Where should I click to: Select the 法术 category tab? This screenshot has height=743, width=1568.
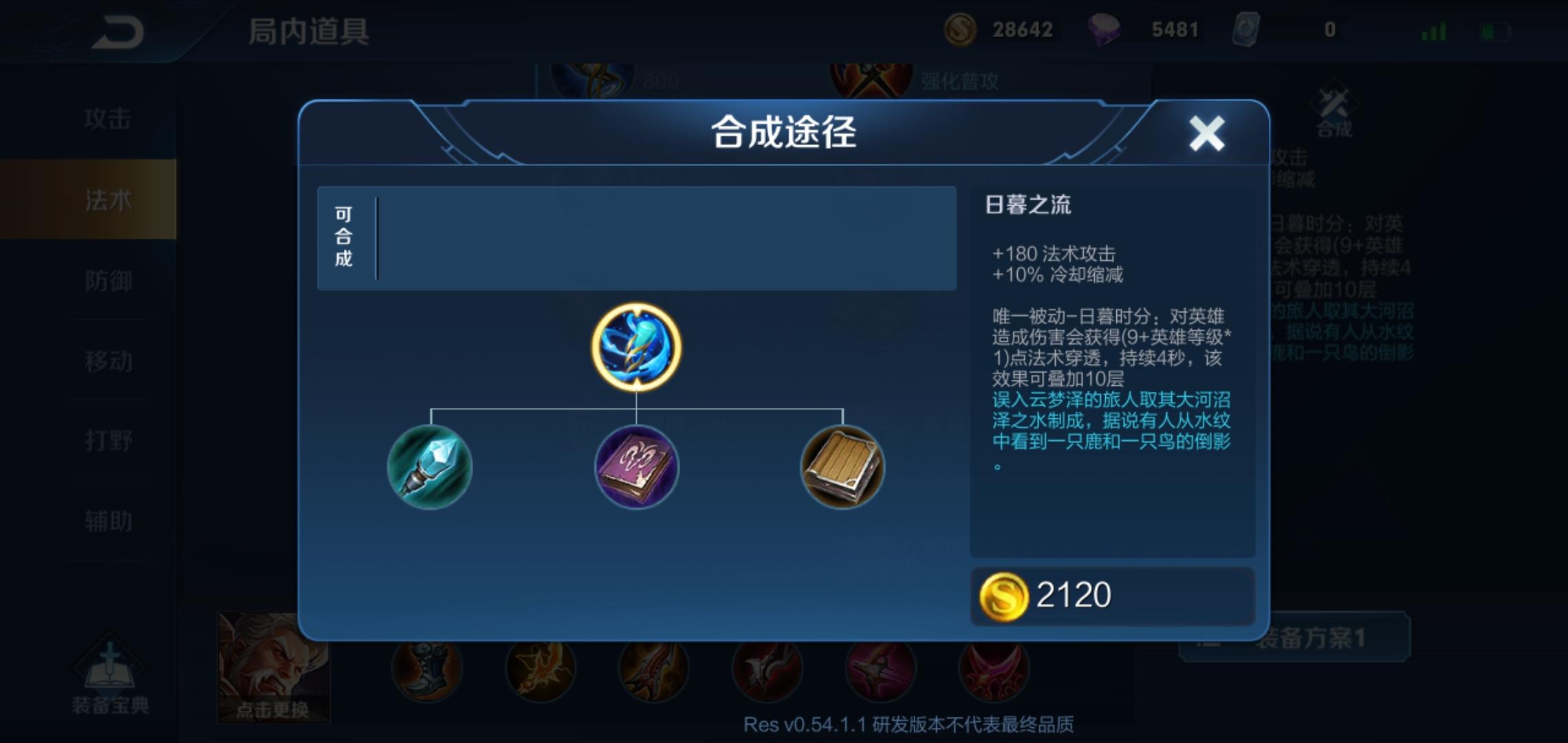[110, 200]
